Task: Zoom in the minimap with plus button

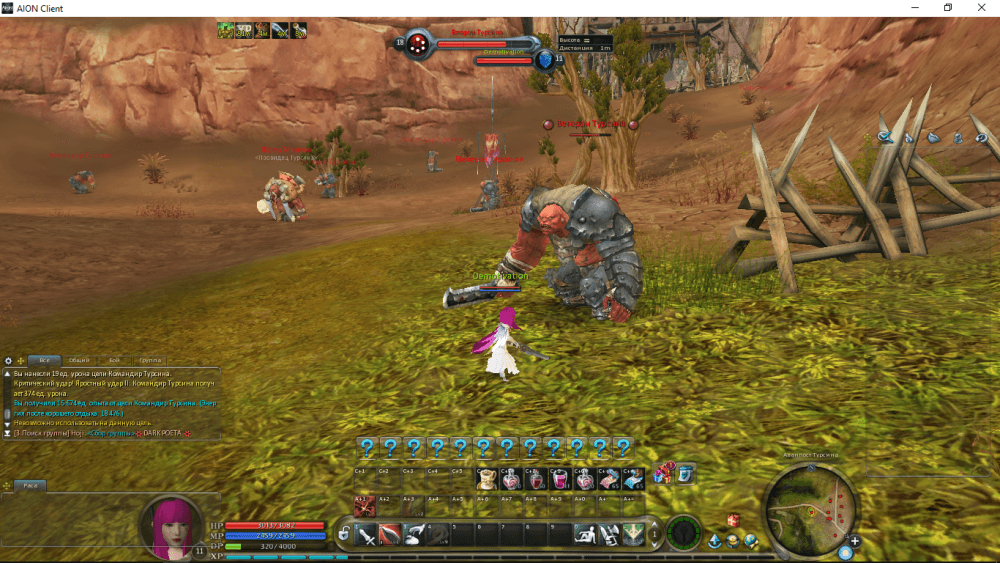Action: (855, 541)
